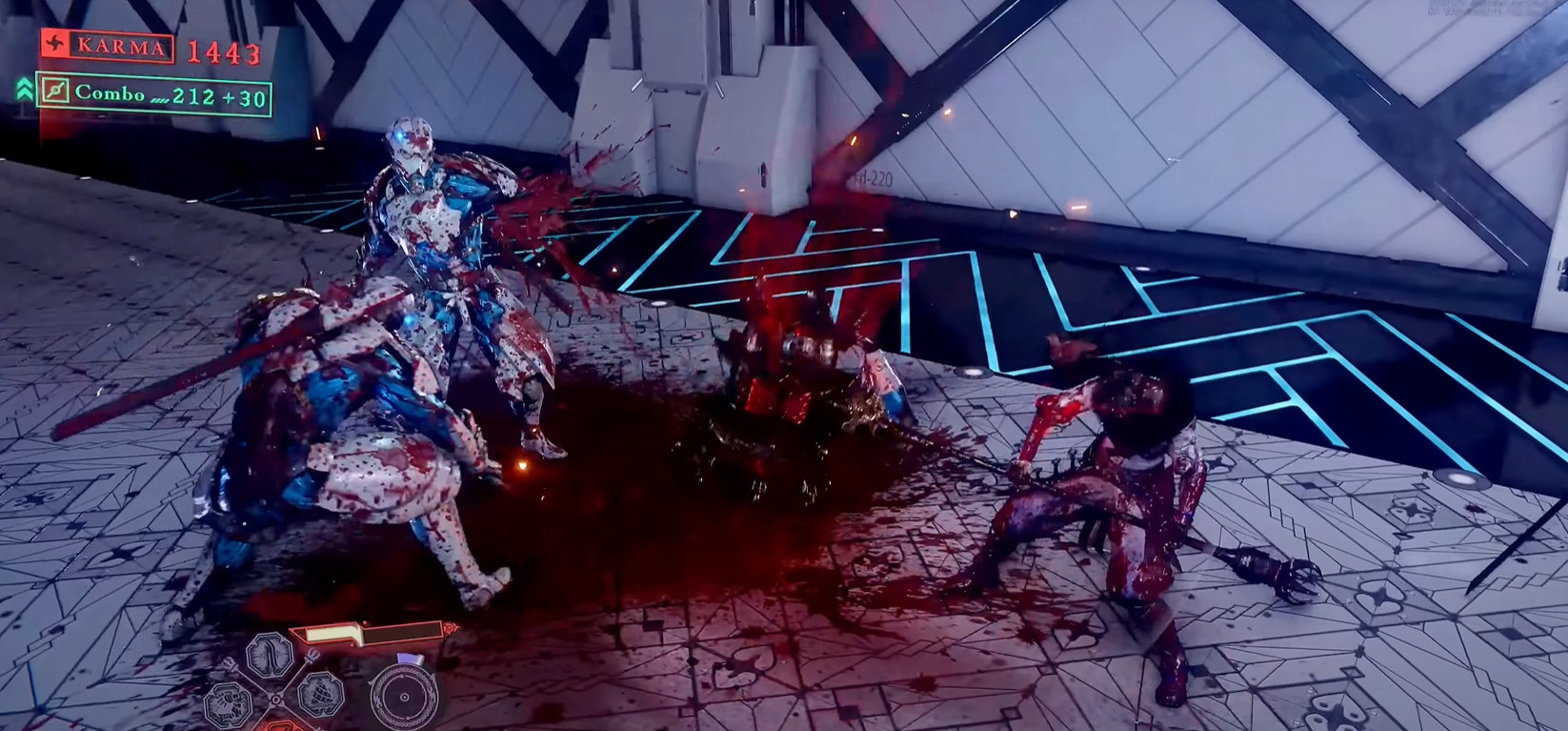The height and width of the screenshot is (731, 1568).
Task: Select the top octagonal ninpo ability icon
Action: tap(269, 657)
